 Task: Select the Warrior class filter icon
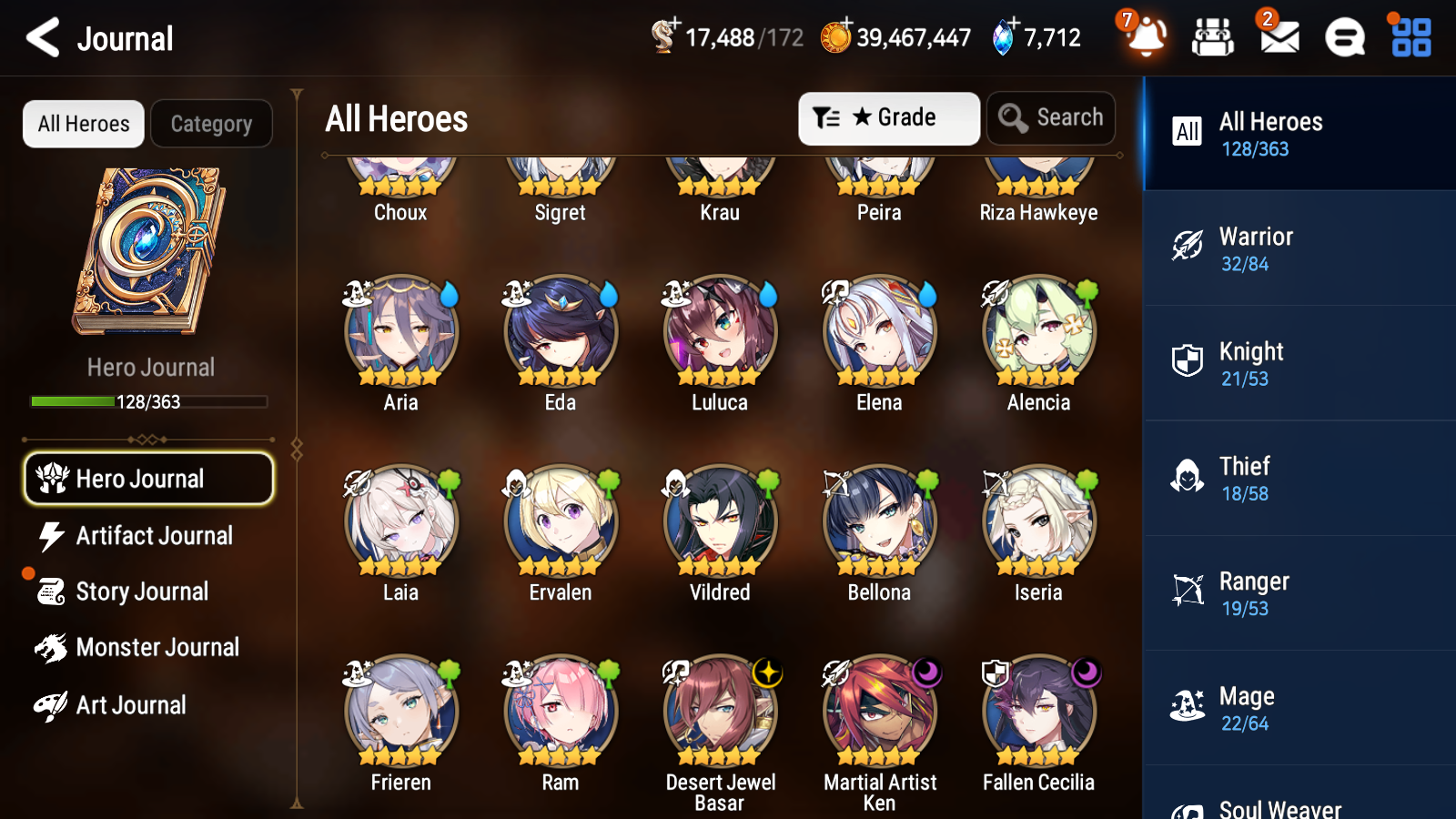point(1188,247)
